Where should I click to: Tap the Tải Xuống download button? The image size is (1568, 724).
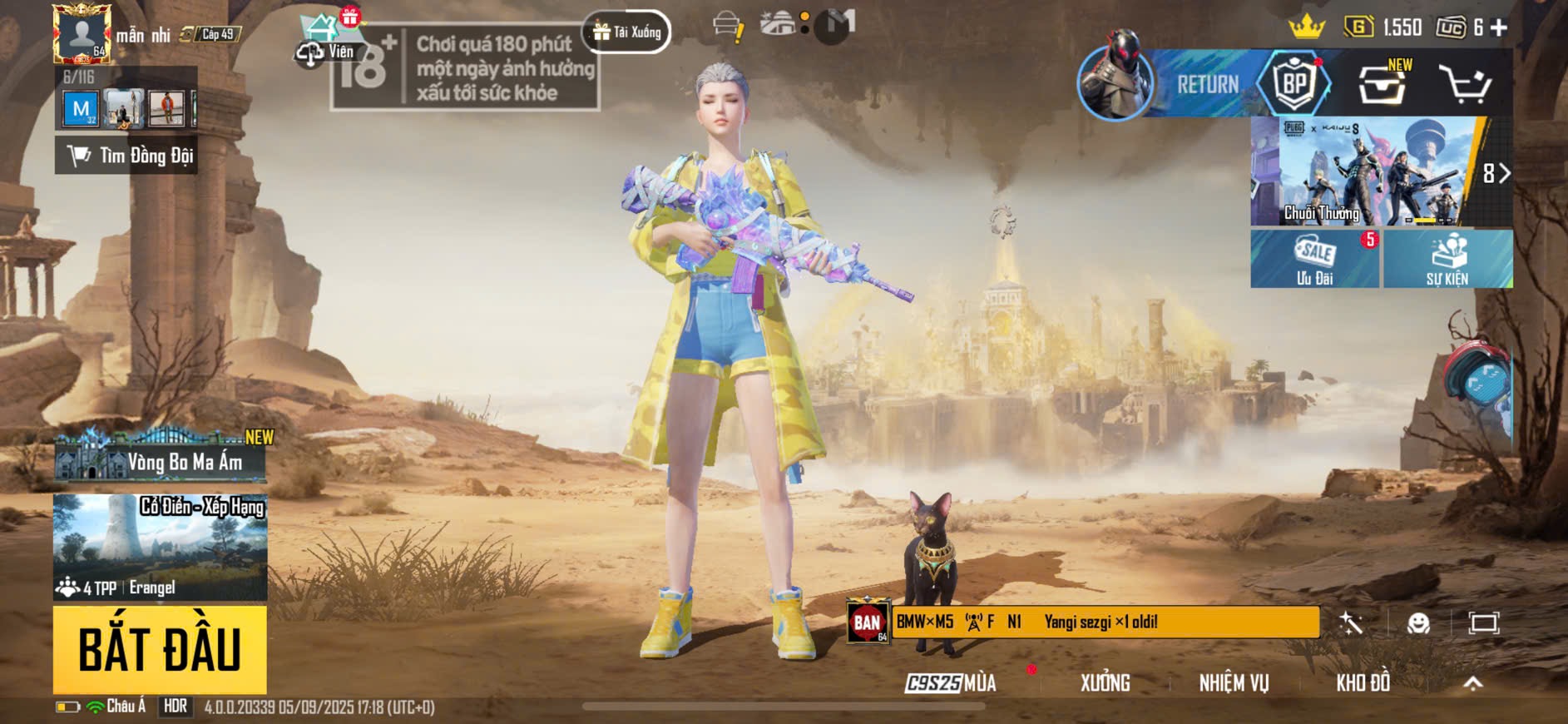[627, 32]
